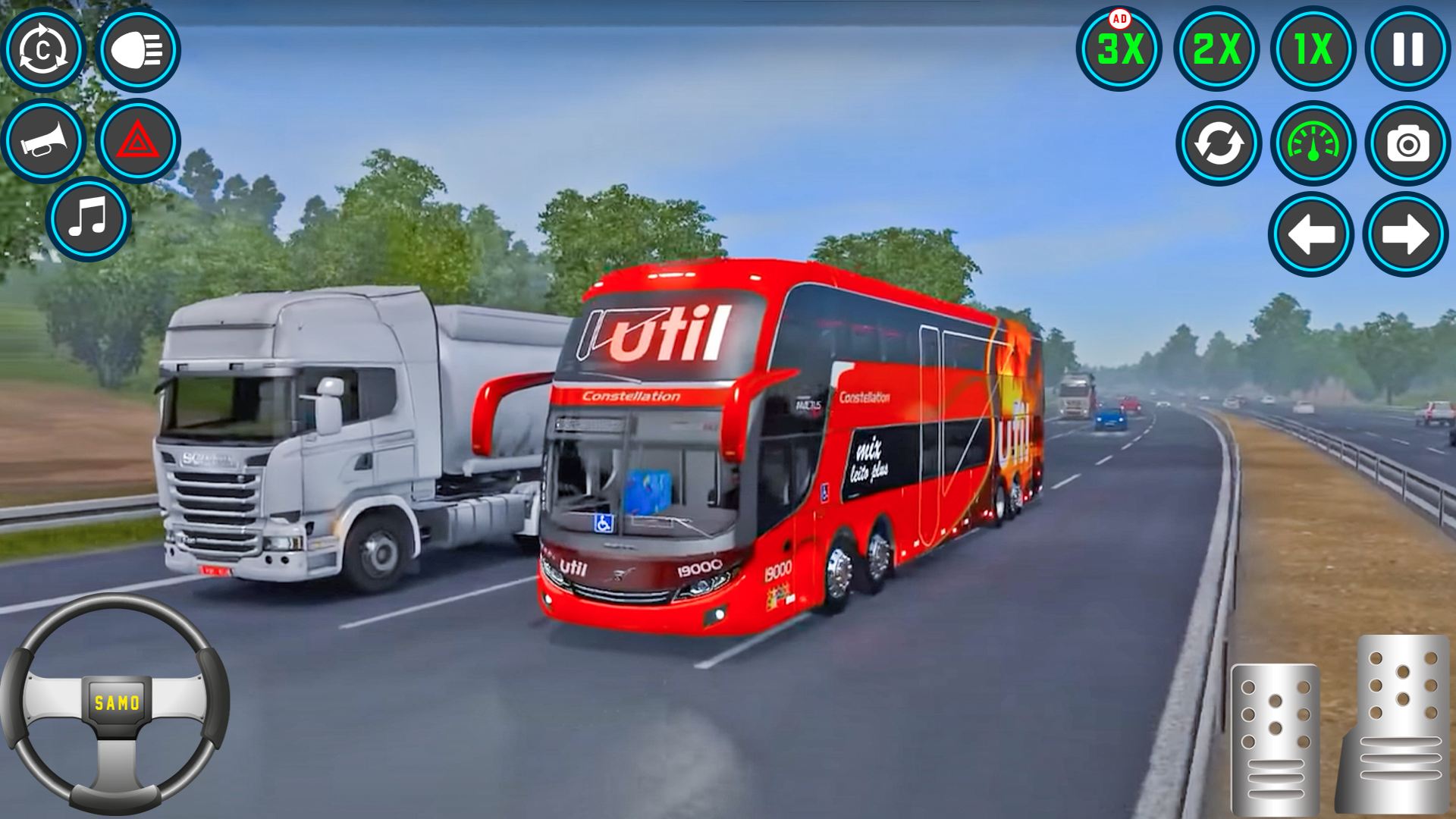The image size is (1456, 819).
Task: Tap the horn icon
Action: 44,140
